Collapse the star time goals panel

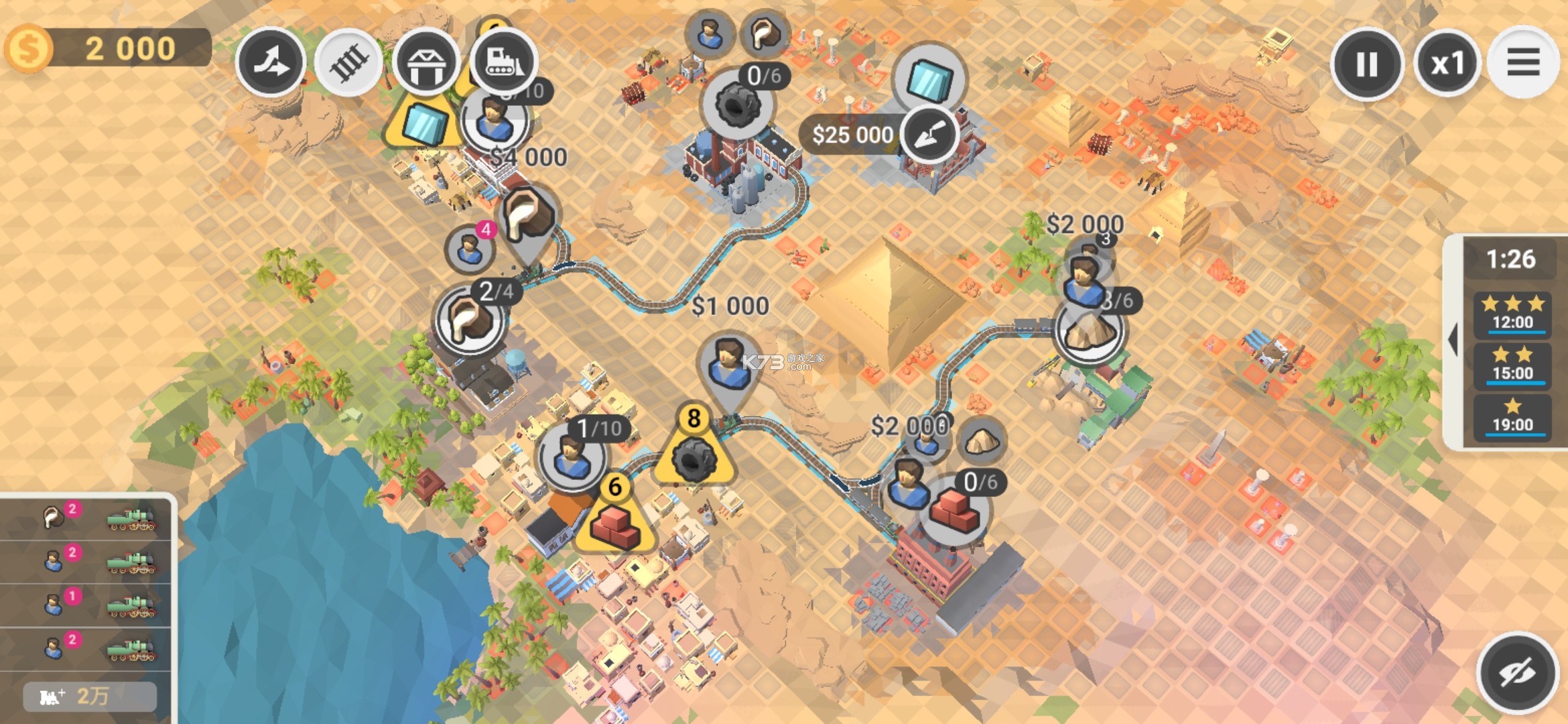pyautogui.click(x=1453, y=340)
